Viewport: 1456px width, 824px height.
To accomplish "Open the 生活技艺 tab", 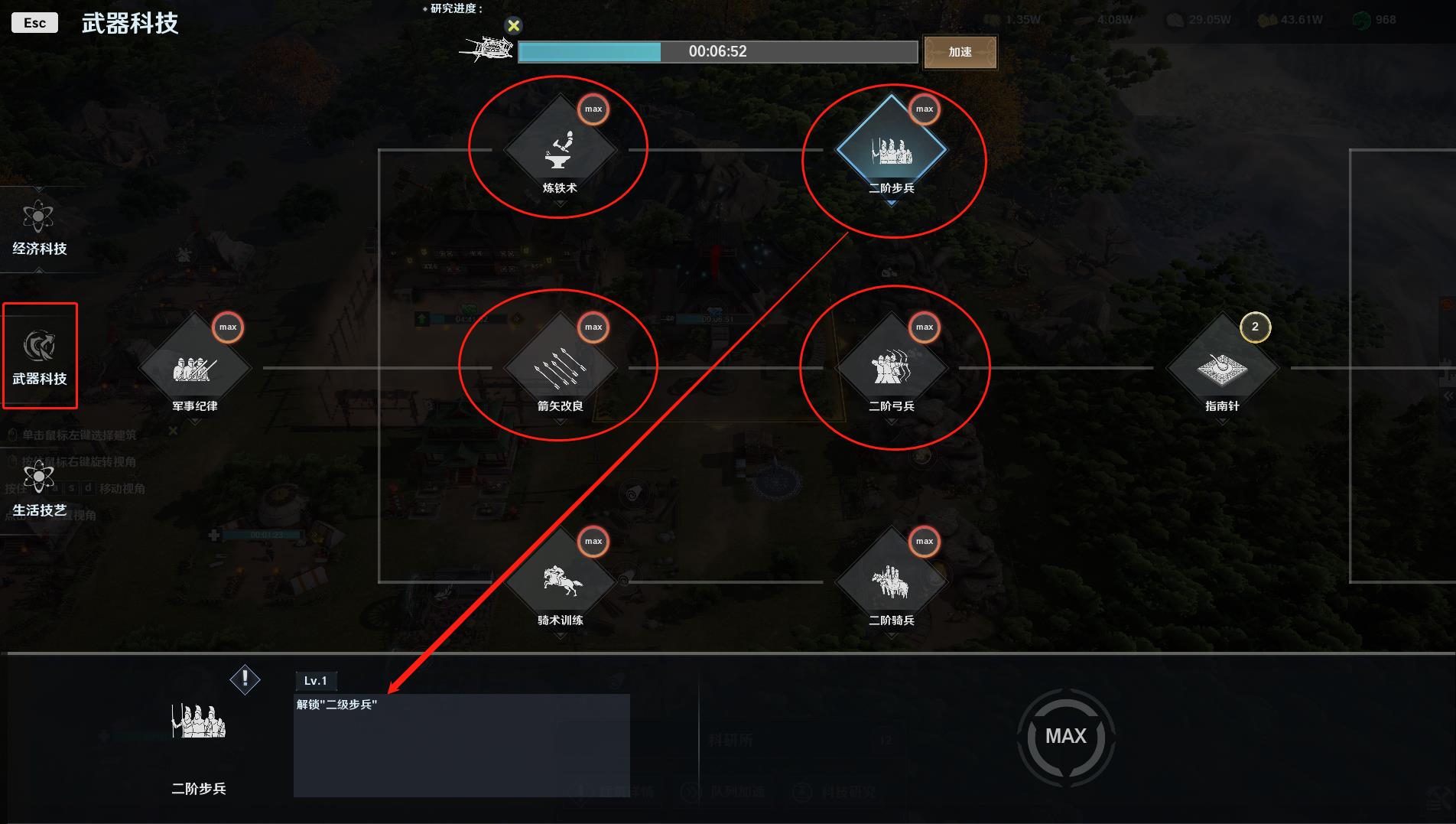I will 39,488.
